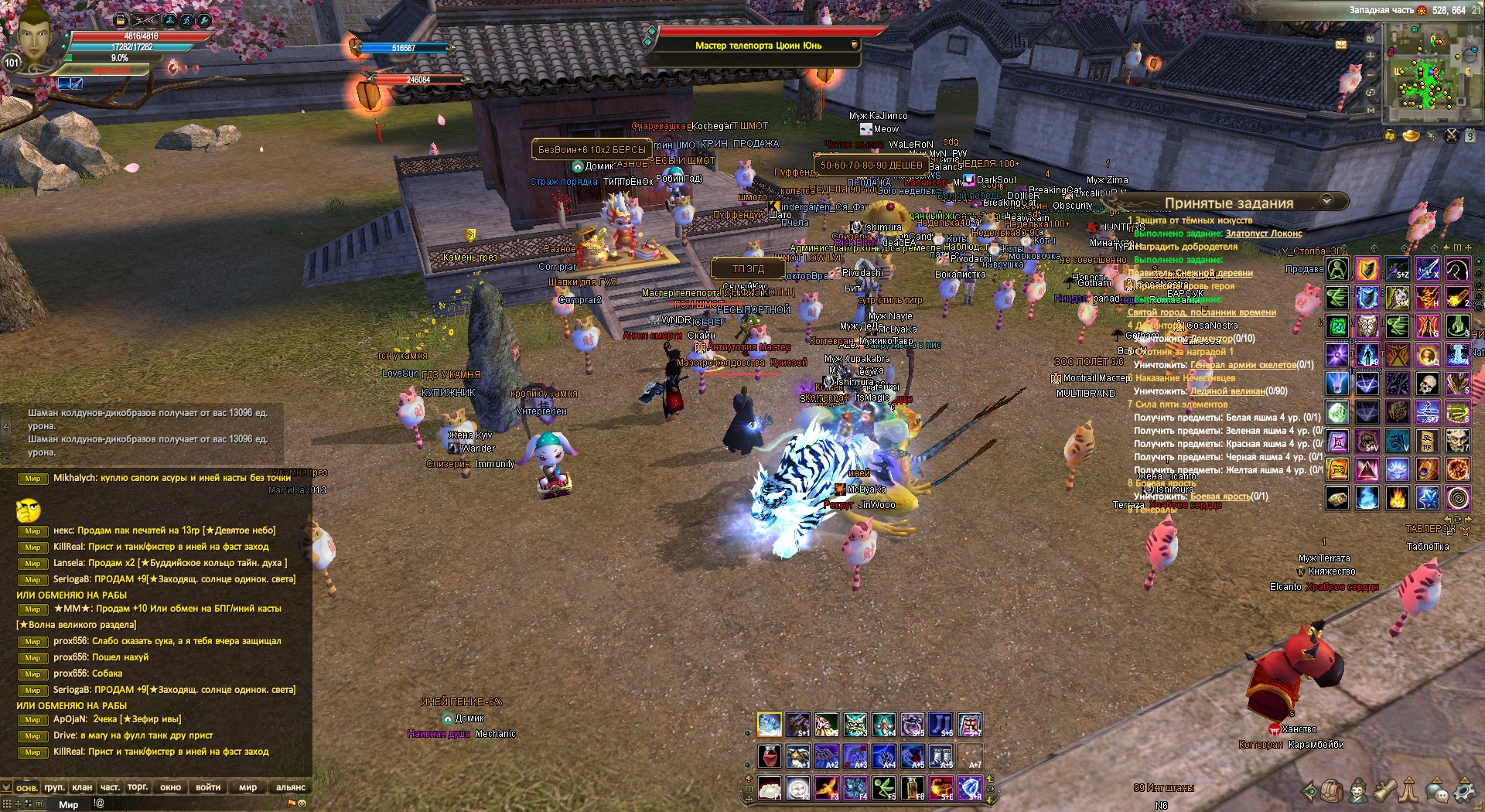Activate the golden spiral skill icon

click(x=1457, y=498)
